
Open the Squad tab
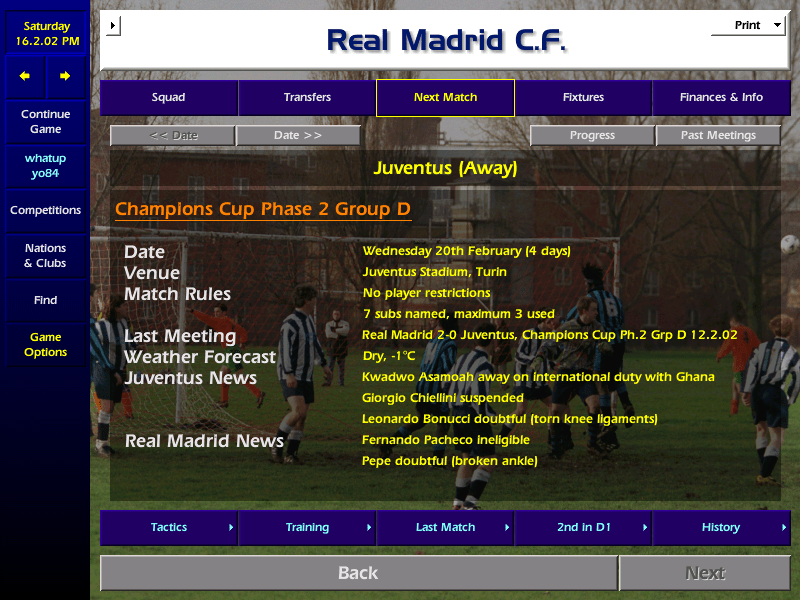coord(168,98)
